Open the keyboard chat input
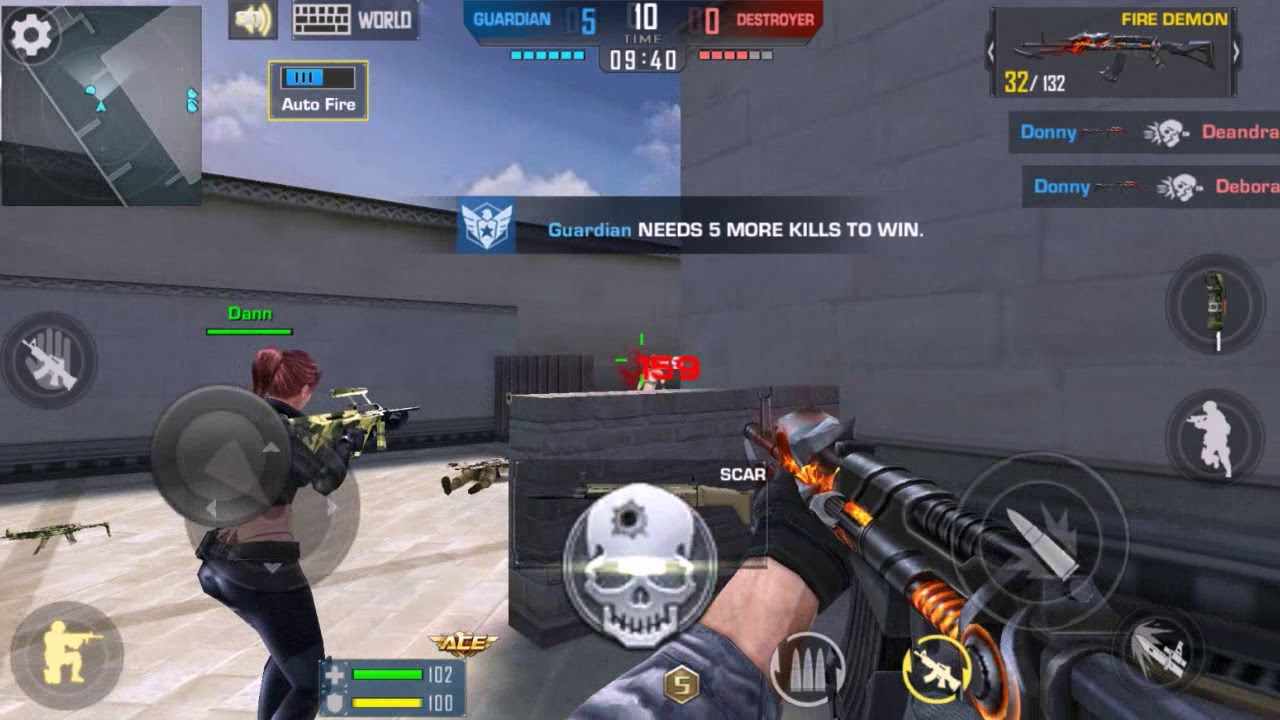 click(x=320, y=18)
